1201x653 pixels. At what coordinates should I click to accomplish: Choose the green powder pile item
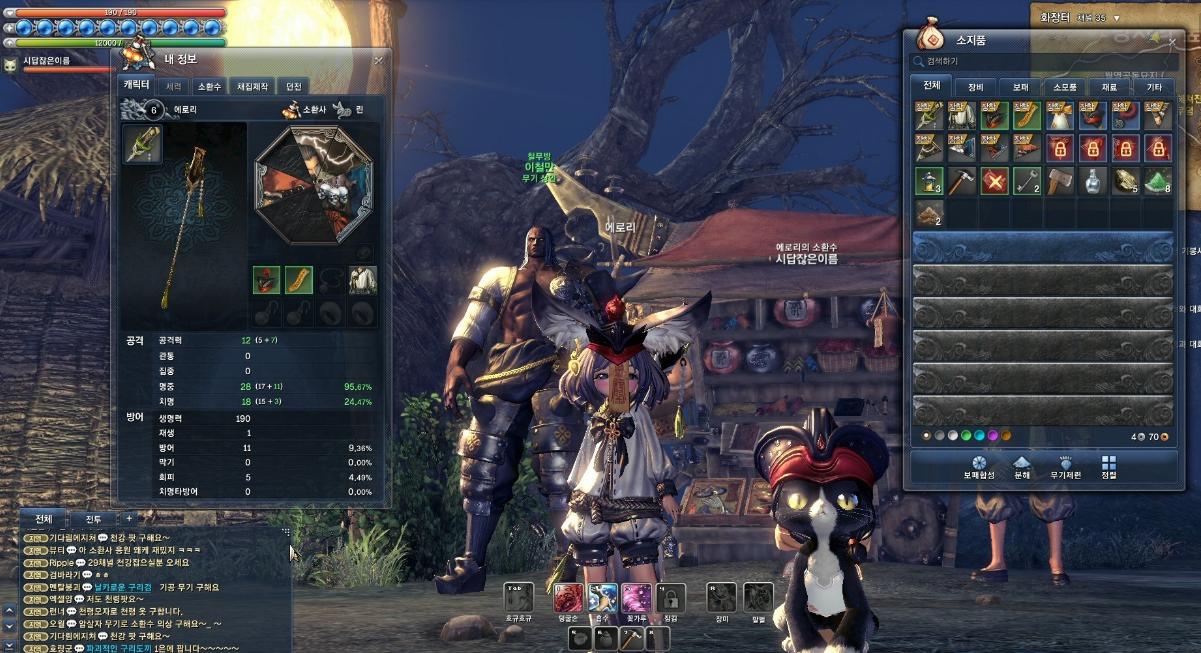(1157, 182)
